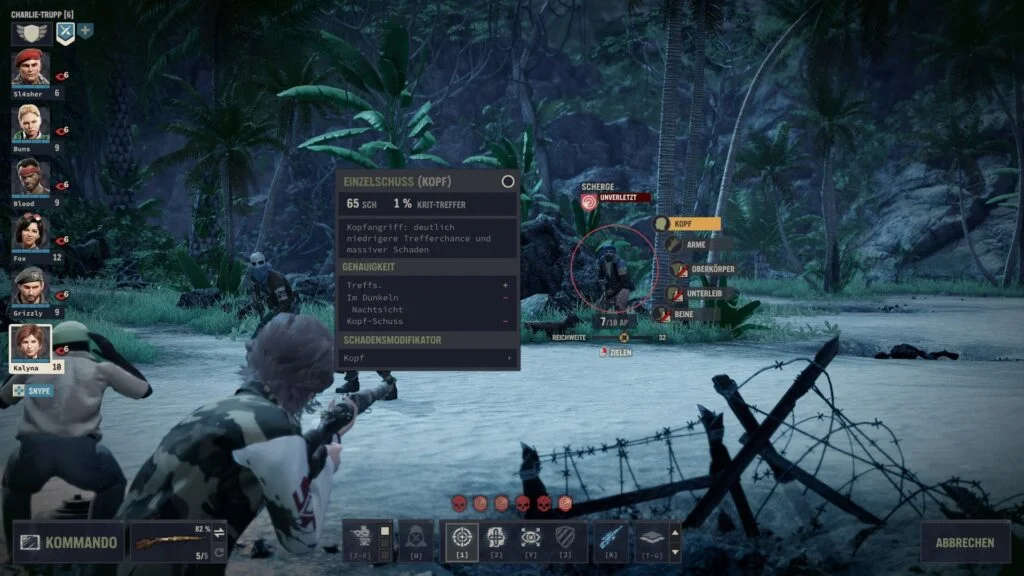Select Grizzly's portrait
1024x576 pixels.
(30, 287)
